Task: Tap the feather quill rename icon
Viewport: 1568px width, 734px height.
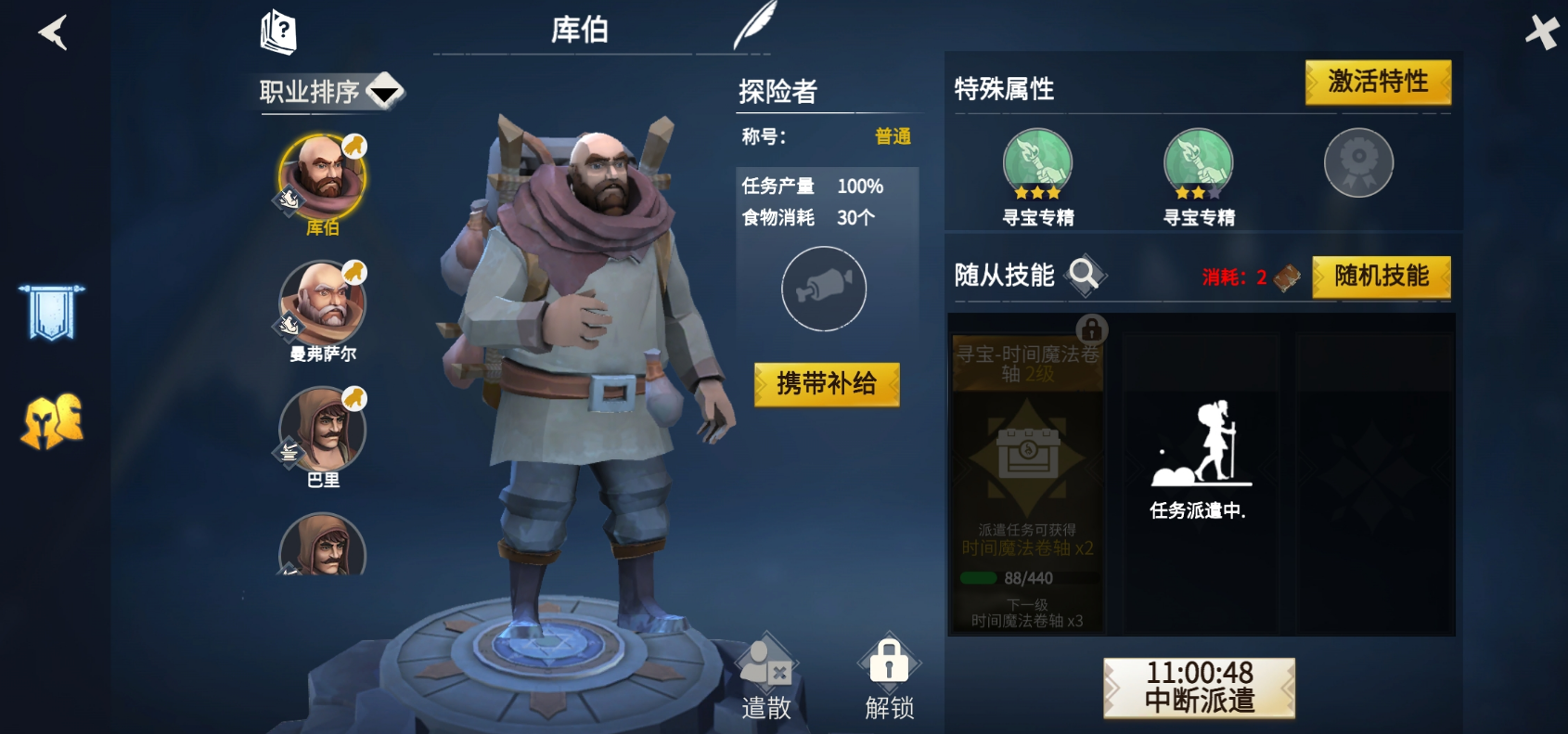Action: click(754, 26)
